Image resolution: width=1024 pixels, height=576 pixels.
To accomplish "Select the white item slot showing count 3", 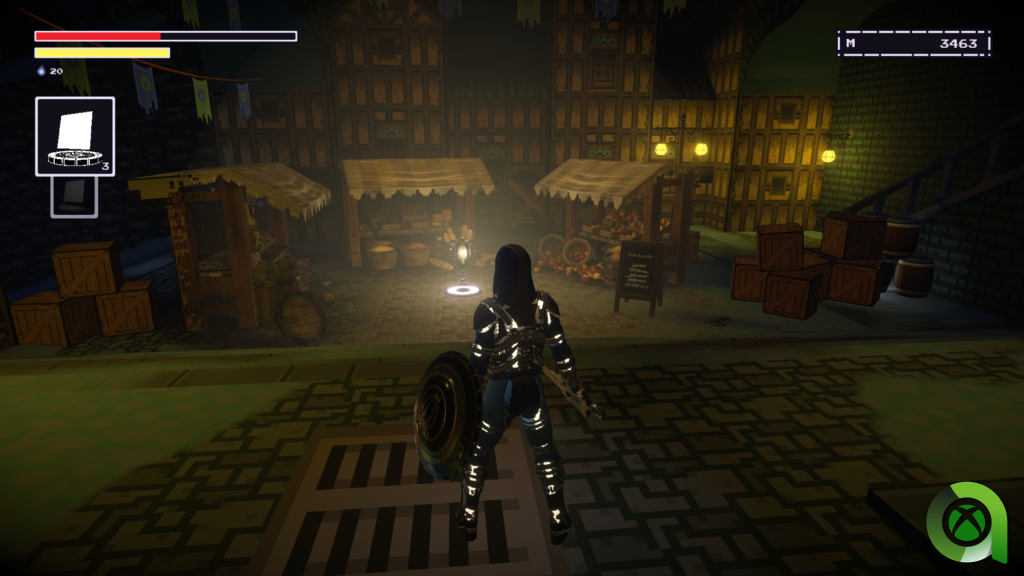I will point(75,136).
